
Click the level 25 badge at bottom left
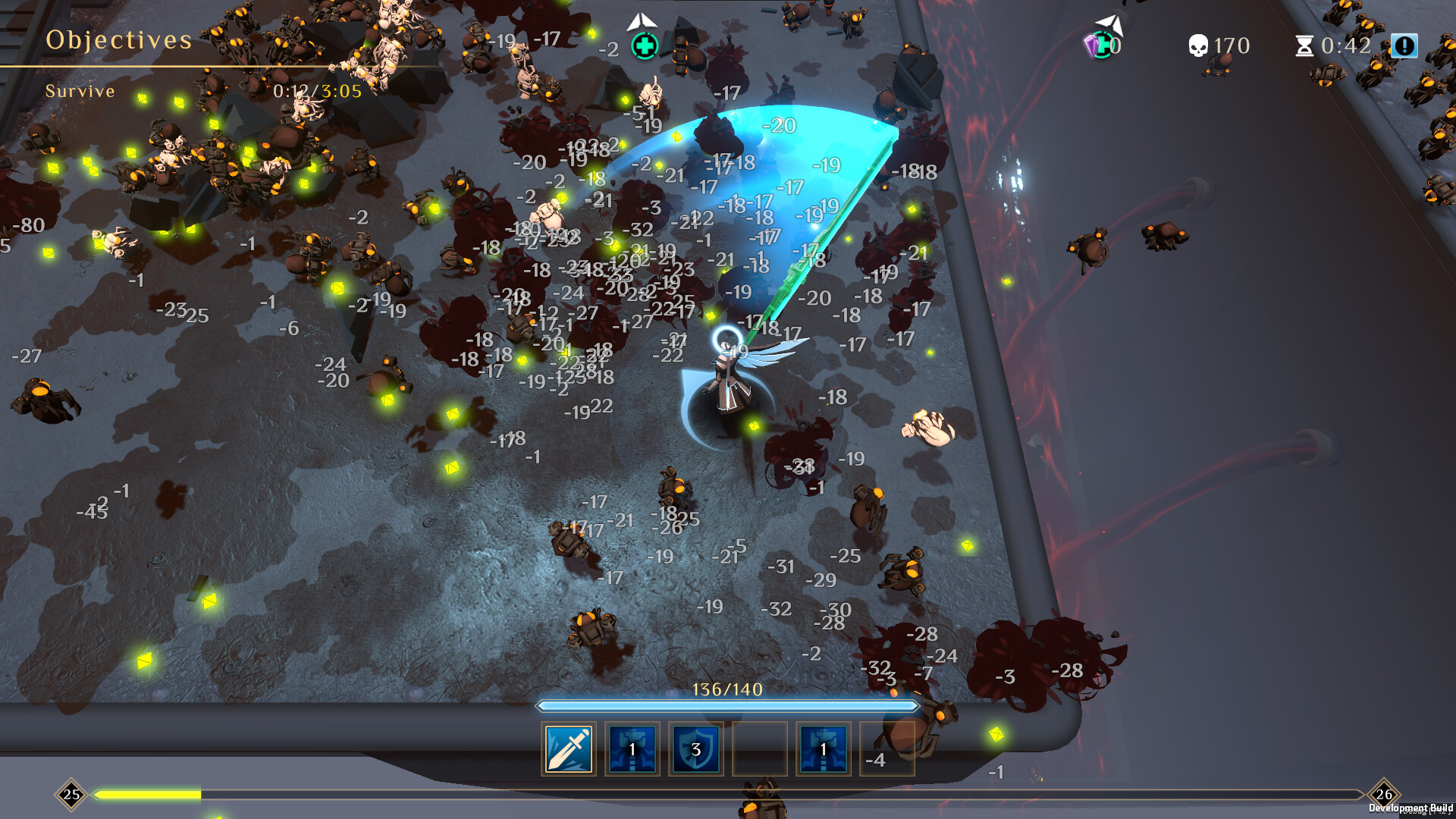pos(72,795)
